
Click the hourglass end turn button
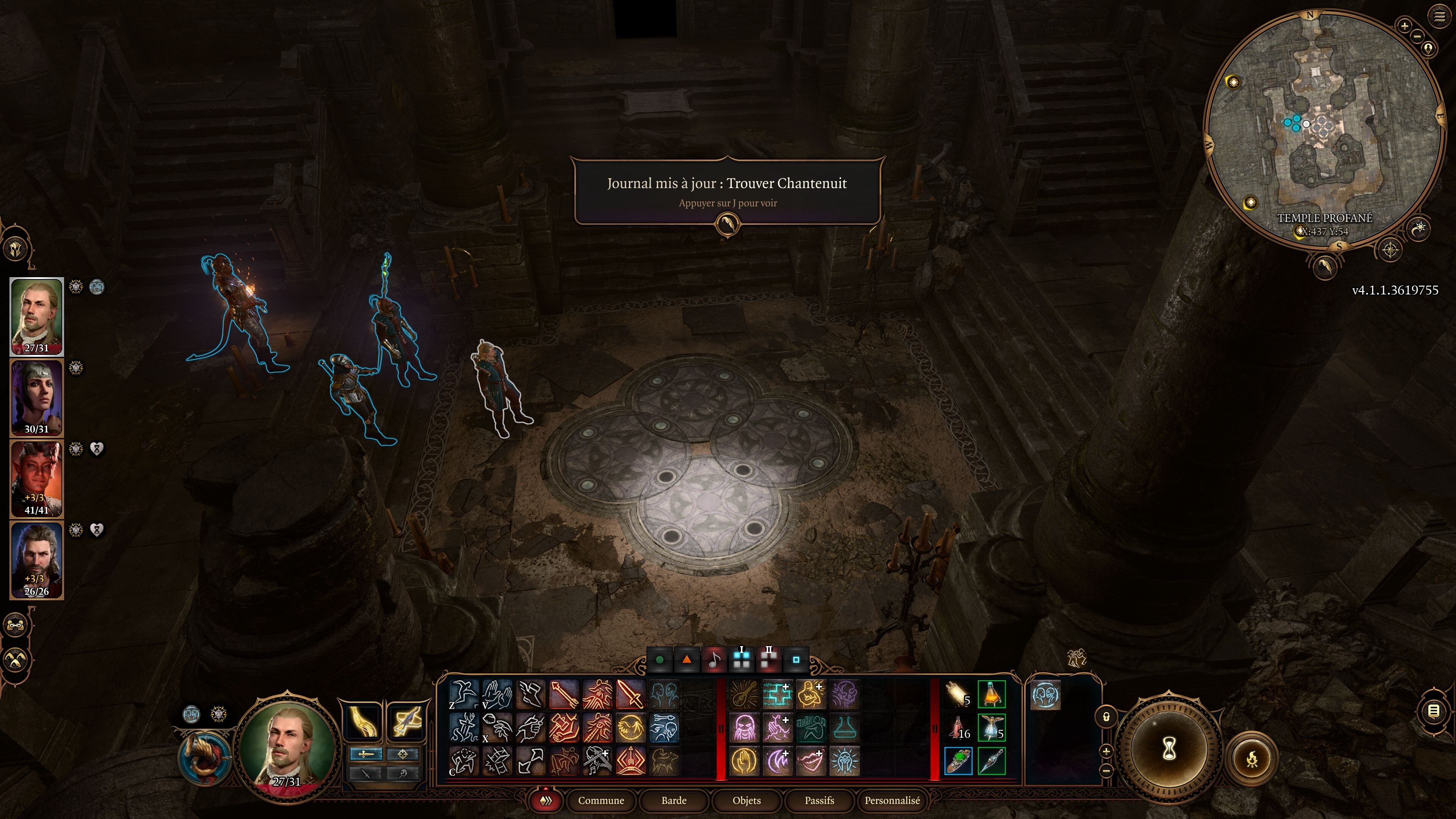click(x=1169, y=750)
